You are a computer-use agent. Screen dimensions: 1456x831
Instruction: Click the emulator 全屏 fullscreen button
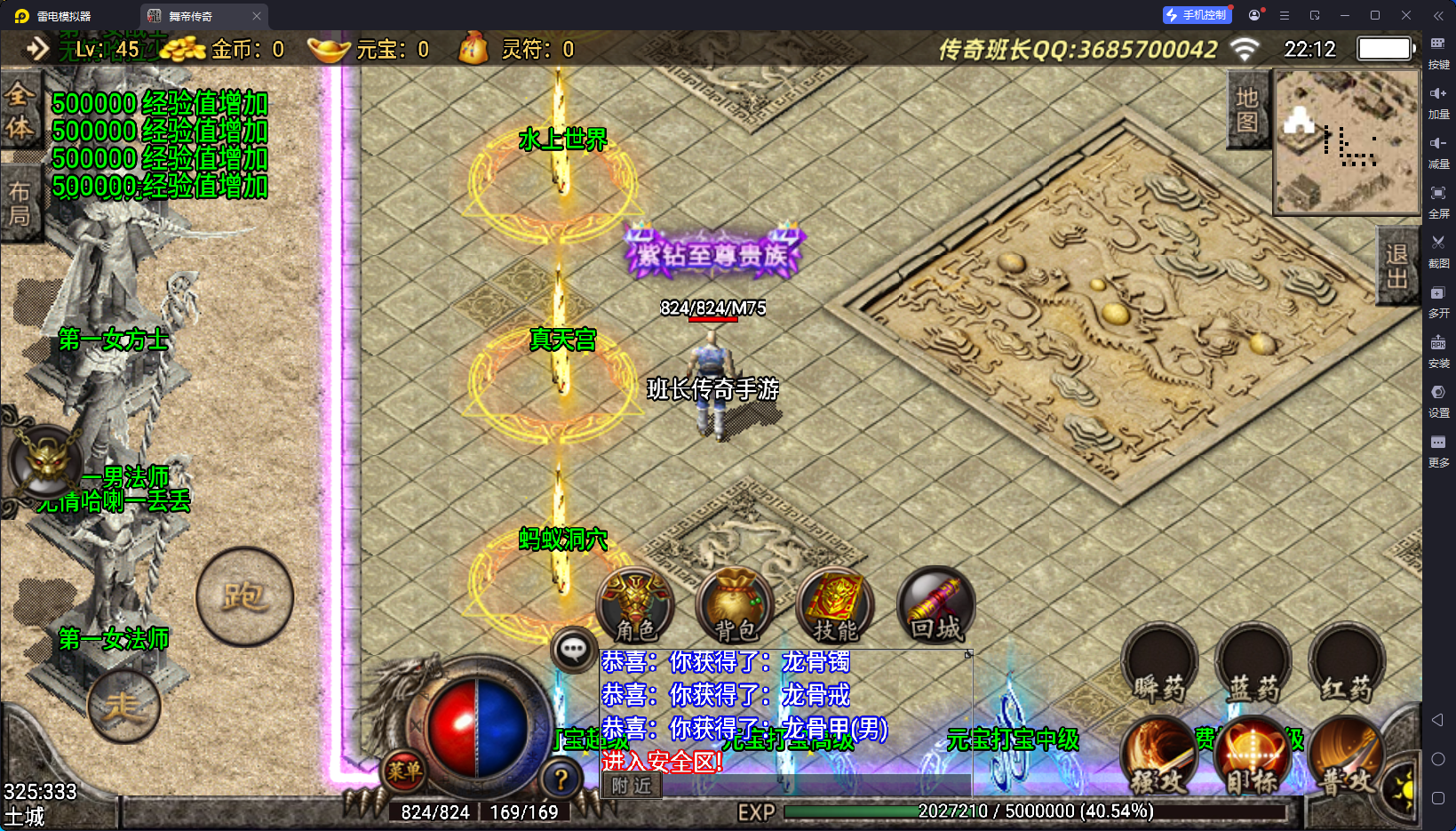[1438, 200]
